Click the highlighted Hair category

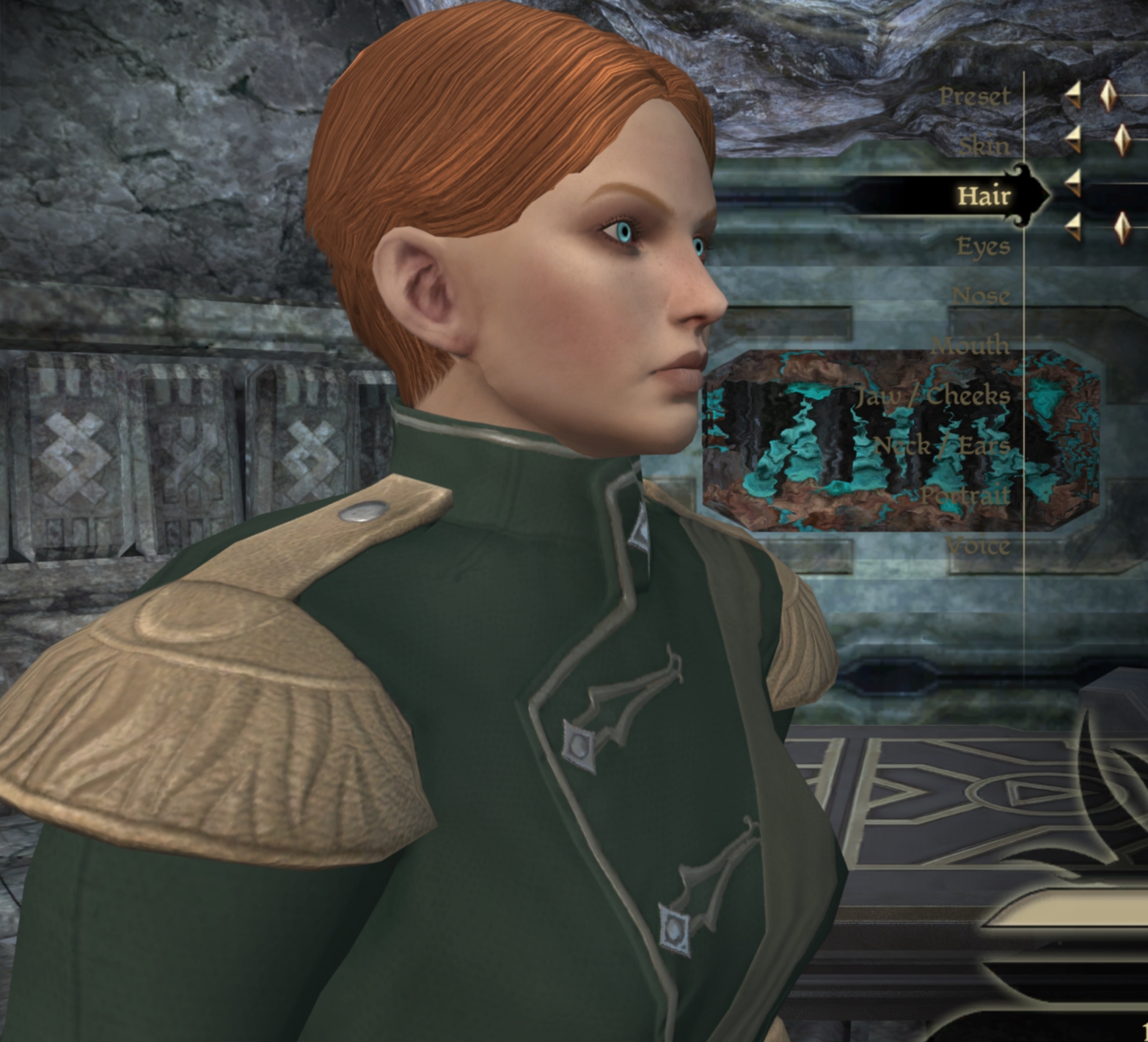[983, 196]
